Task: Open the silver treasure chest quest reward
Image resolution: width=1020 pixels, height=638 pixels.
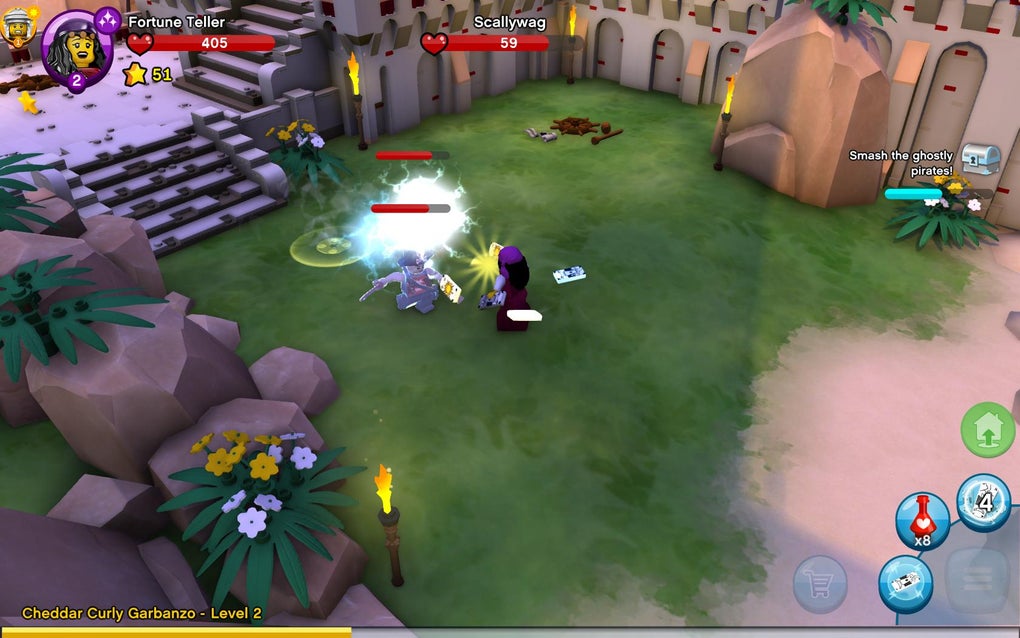Action: [x=980, y=158]
